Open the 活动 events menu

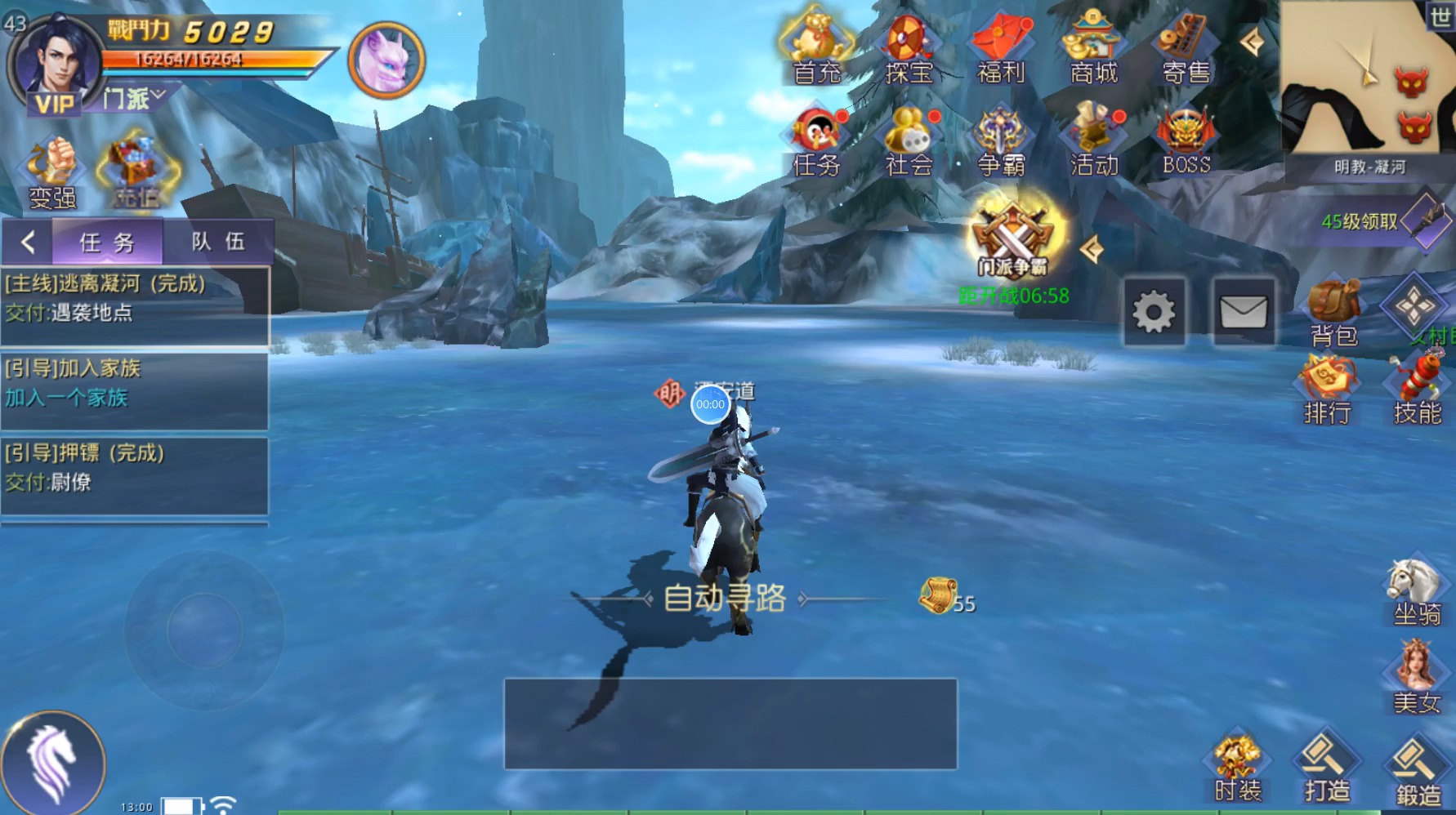pyautogui.click(x=1093, y=141)
